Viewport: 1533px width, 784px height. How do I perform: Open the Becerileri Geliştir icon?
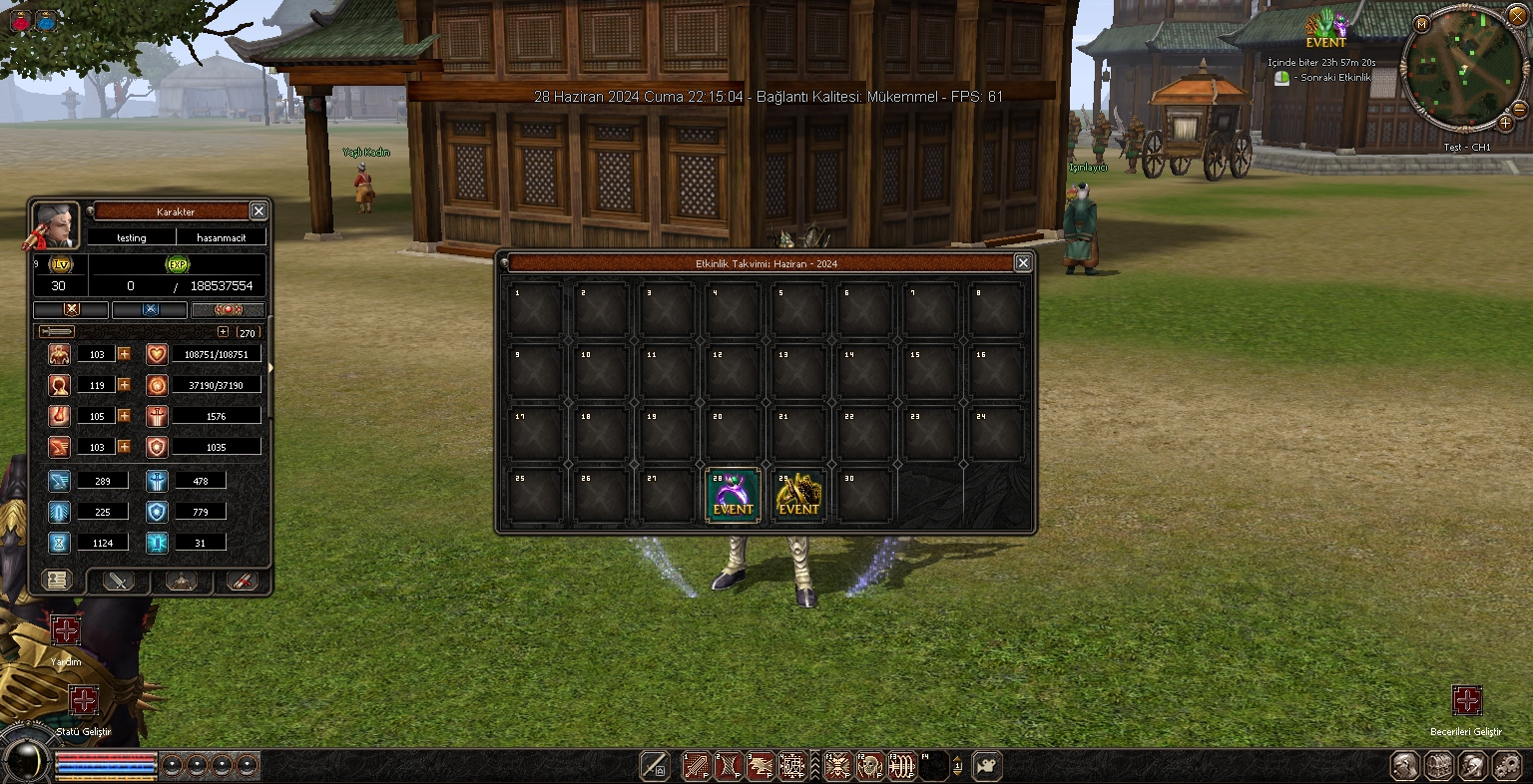point(1466,700)
